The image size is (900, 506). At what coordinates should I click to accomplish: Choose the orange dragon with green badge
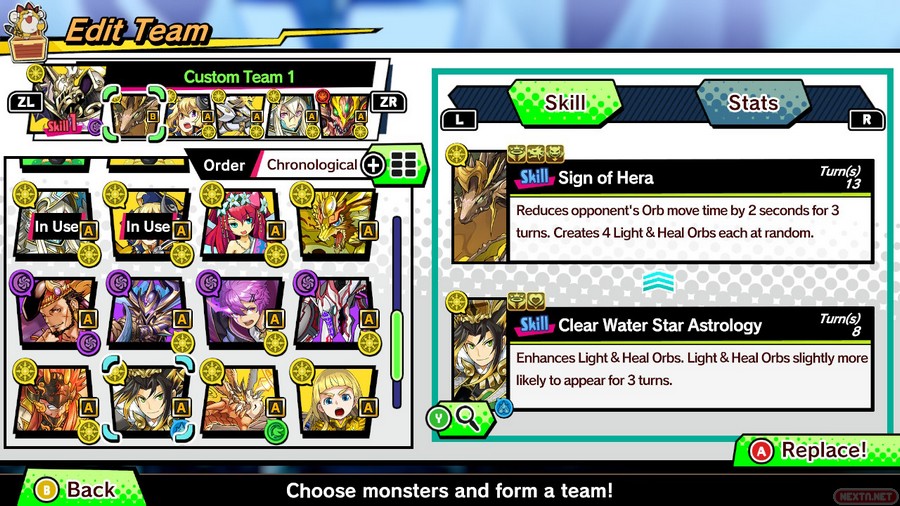[x=240, y=403]
